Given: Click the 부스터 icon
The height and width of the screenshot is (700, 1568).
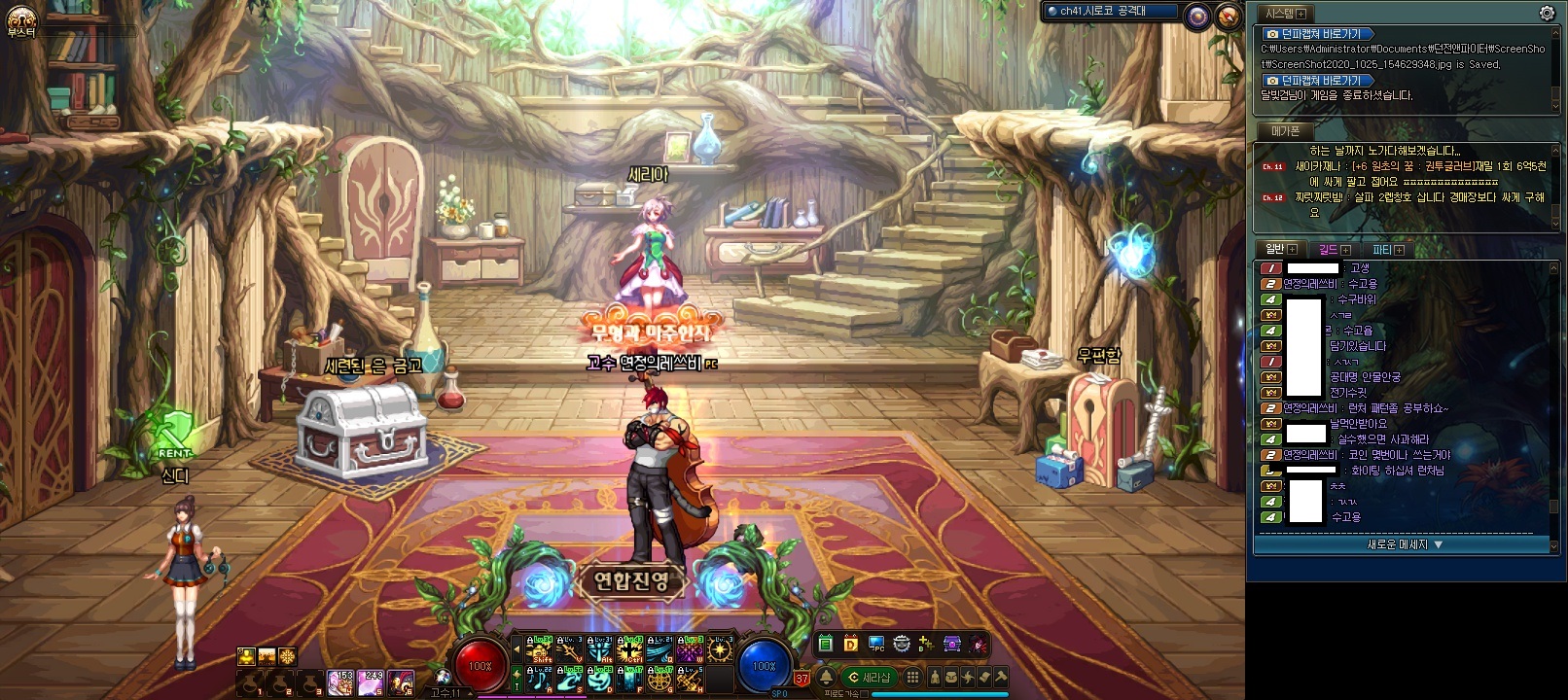Looking at the screenshot, I should tap(21, 20).
